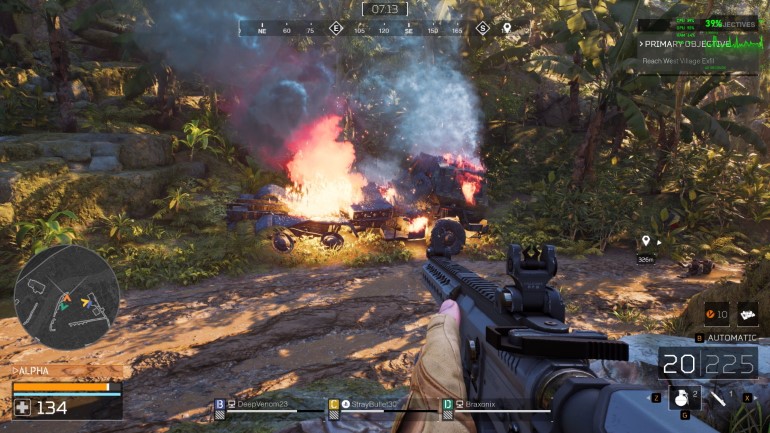The image size is (770, 433).
Task: Select squadmate DeepVenom23
Action: (262, 405)
